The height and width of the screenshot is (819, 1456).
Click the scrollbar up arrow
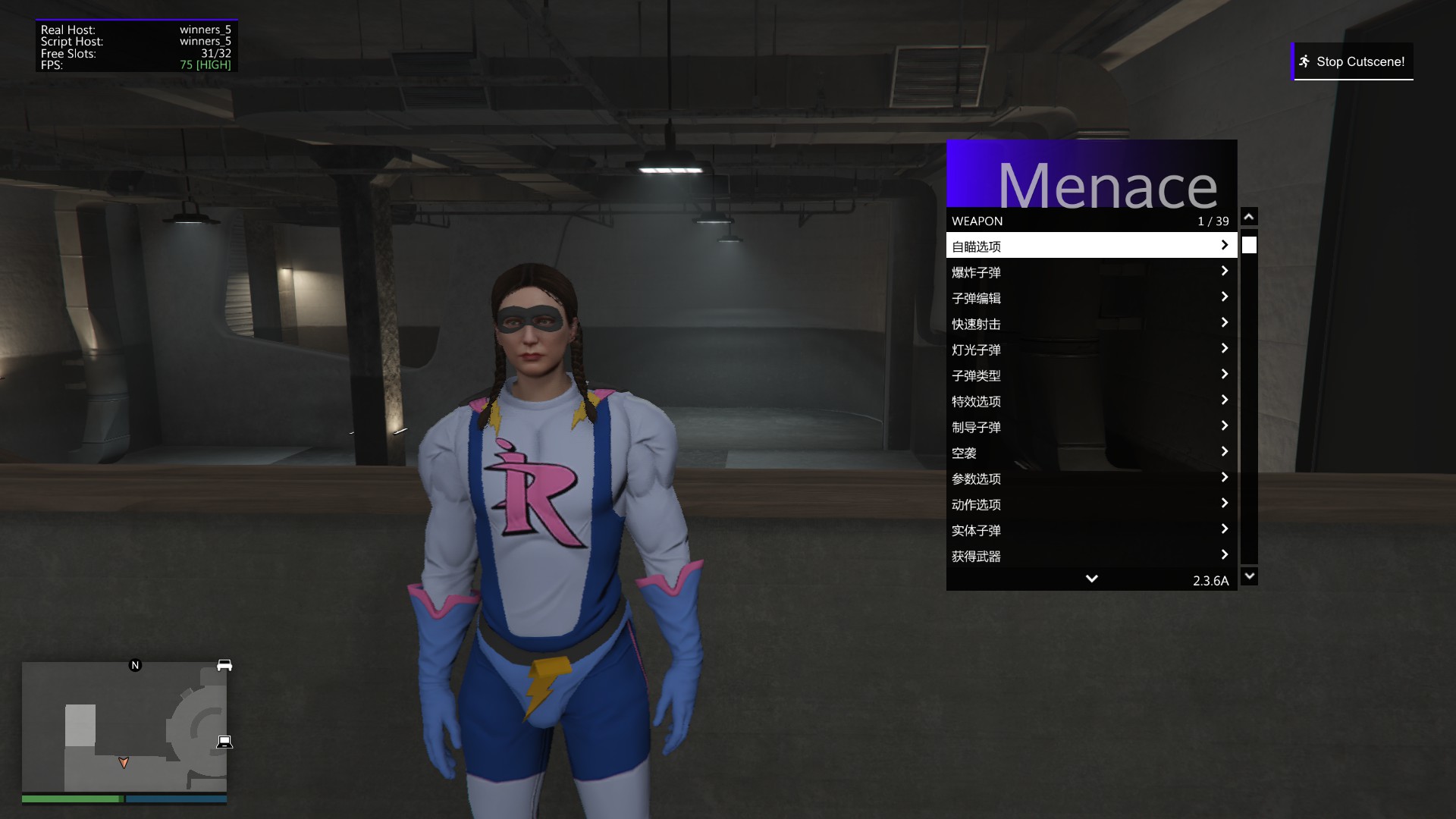[x=1249, y=217]
